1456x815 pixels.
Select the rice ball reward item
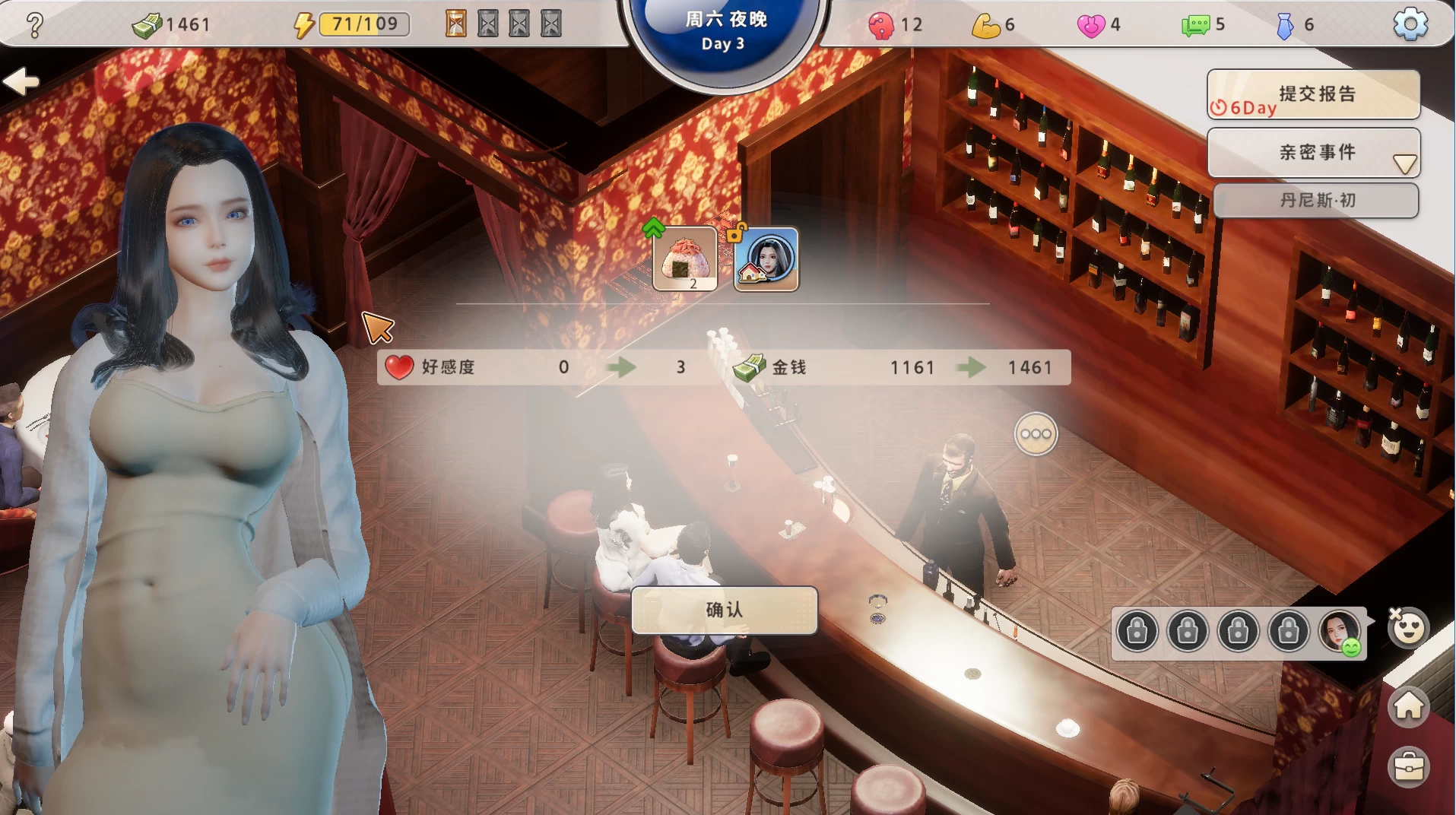coord(685,259)
